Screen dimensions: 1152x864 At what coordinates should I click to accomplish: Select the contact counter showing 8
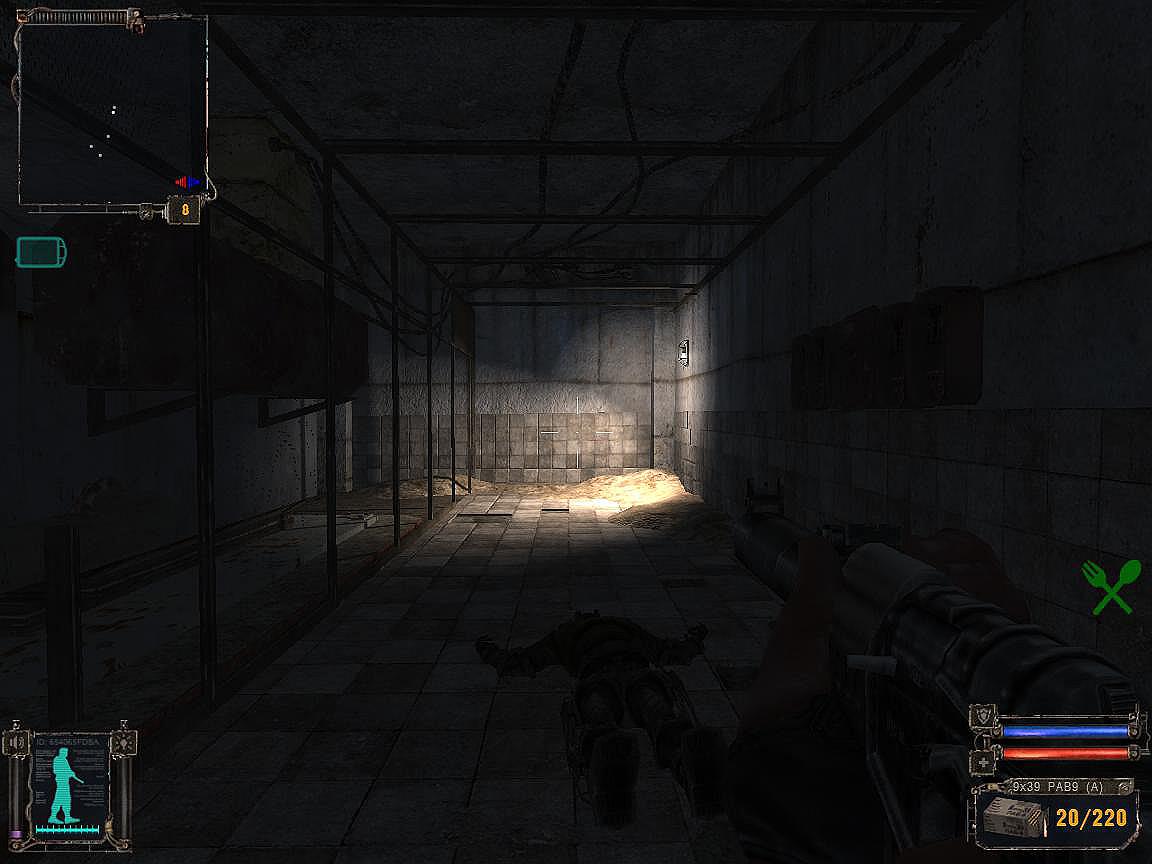tap(184, 210)
